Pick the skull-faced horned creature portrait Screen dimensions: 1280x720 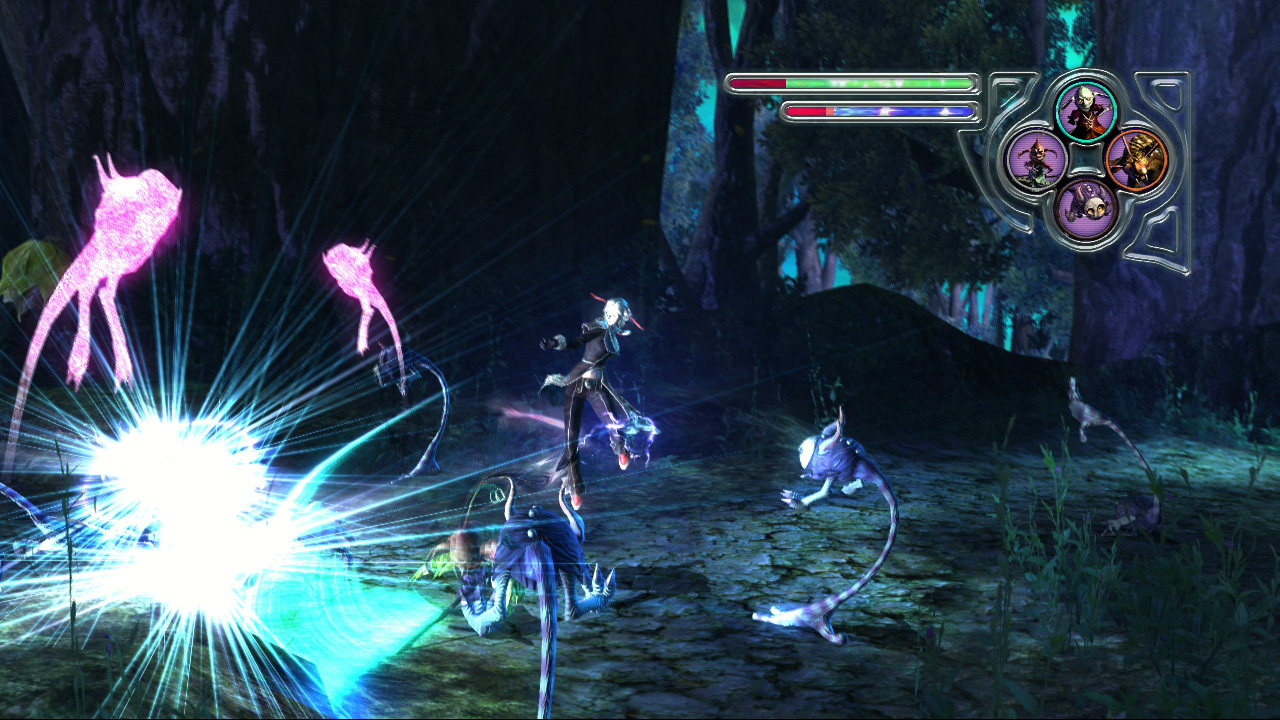(1085, 208)
